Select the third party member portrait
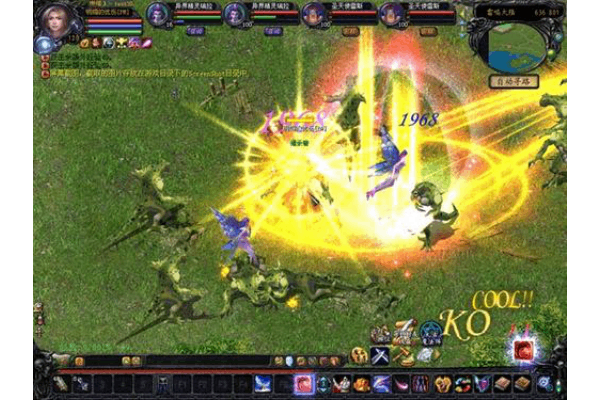 pyautogui.click(x=313, y=14)
